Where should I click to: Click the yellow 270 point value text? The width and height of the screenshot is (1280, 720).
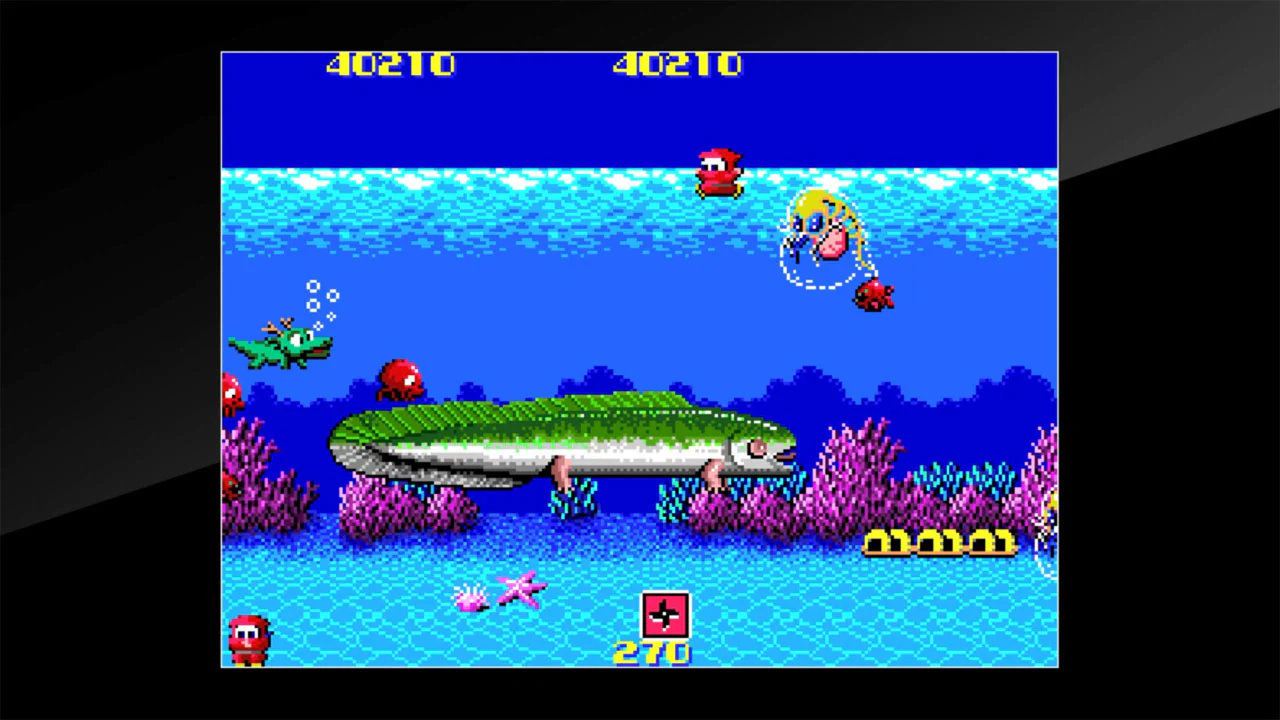[x=652, y=652]
